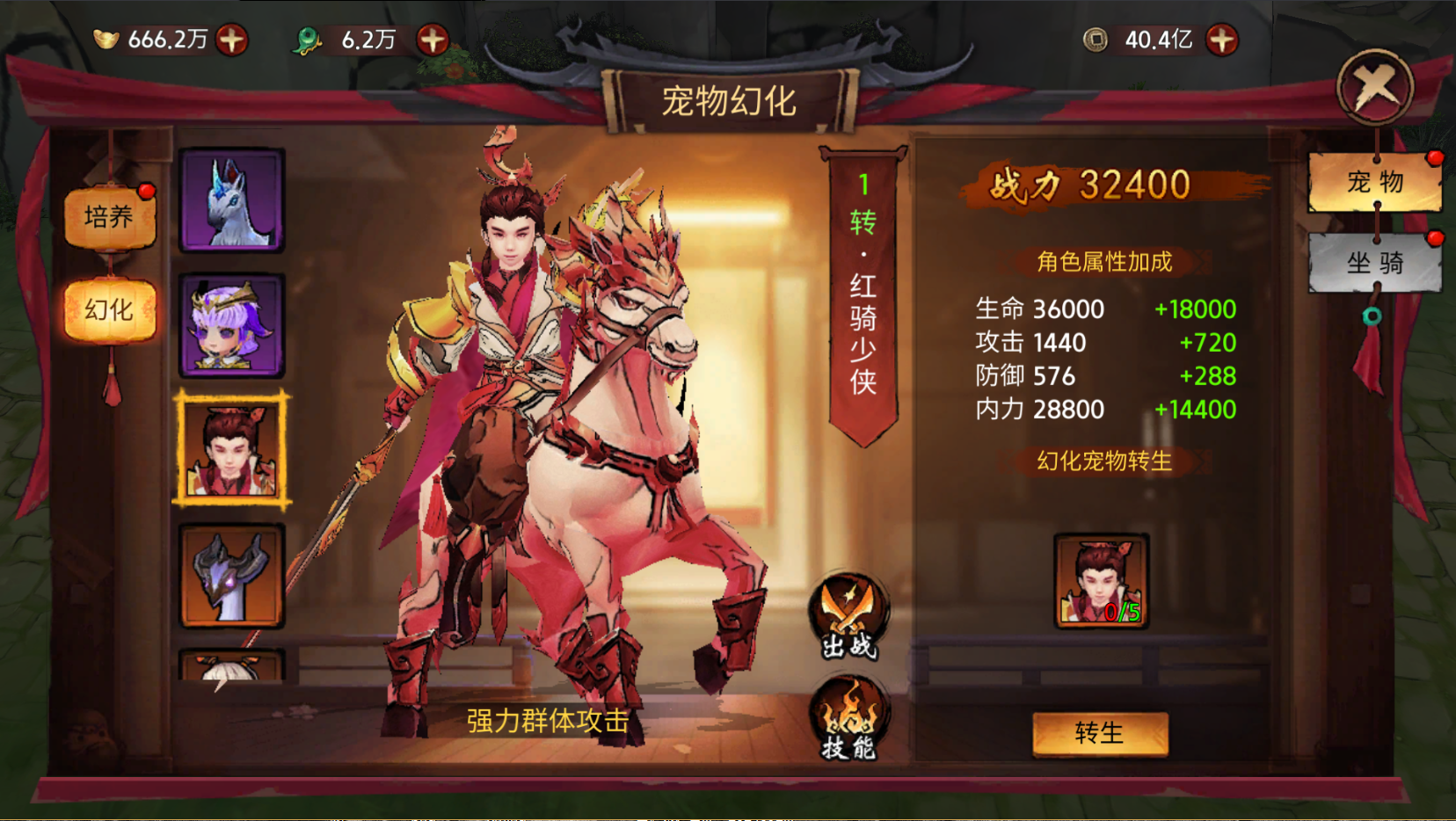
Task: Switch to the 坐骑 tab
Action: pyautogui.click(x=1373, y=263)
